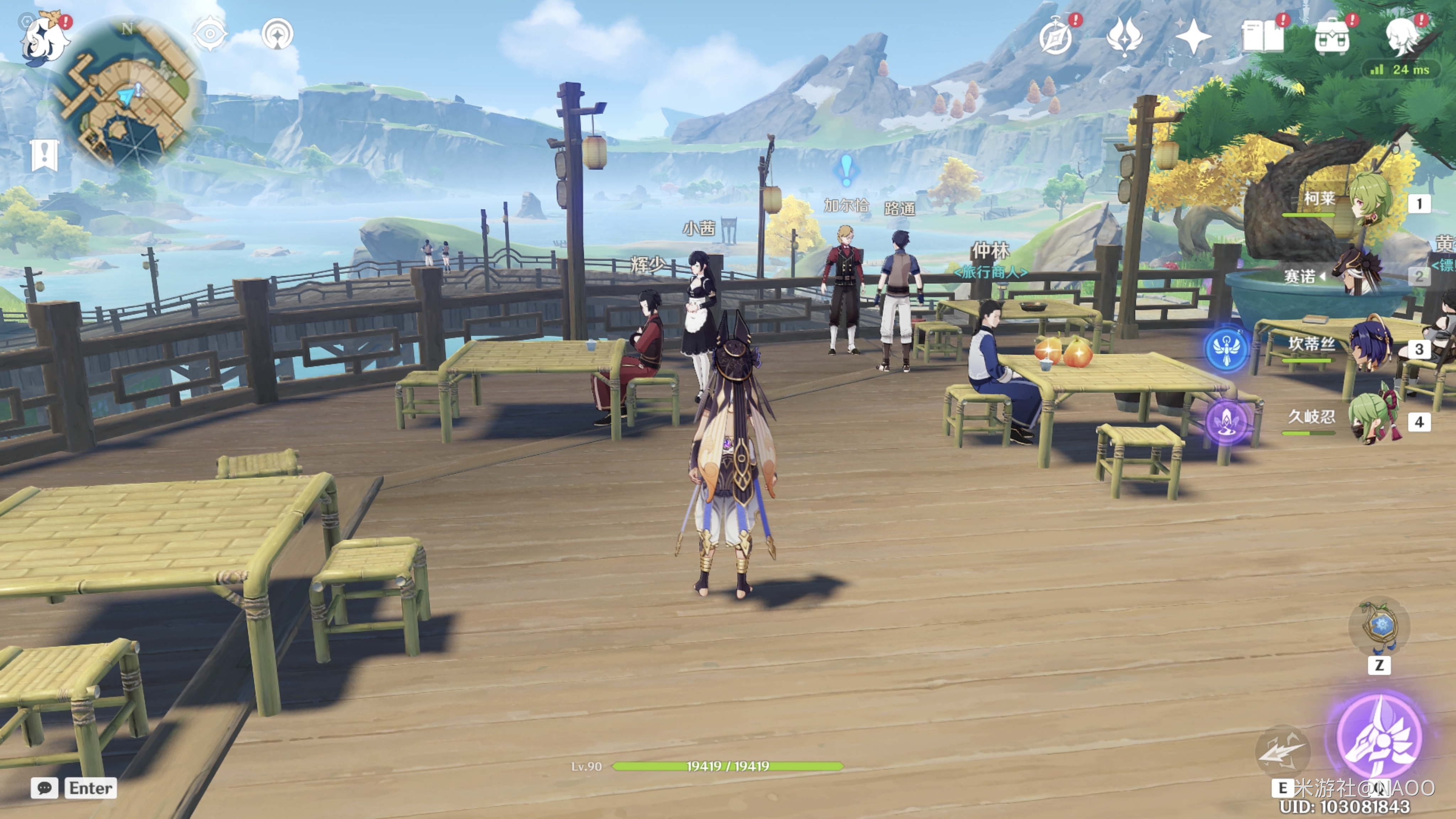Viewport: 1456px width, 819px height.
Task: Open the wish four-pointed star icon
Action: click(x=1193, y=37)
